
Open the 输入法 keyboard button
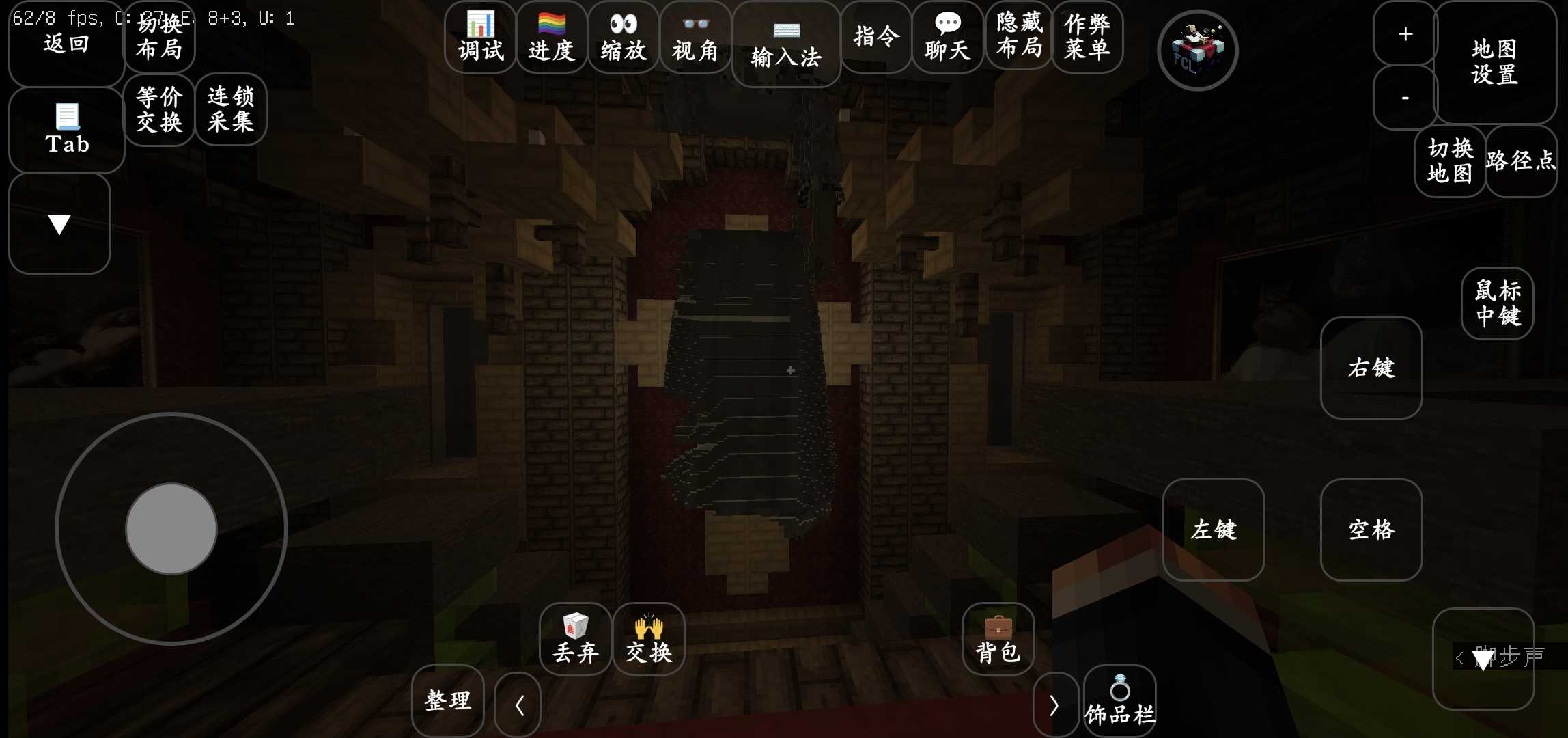785,44
